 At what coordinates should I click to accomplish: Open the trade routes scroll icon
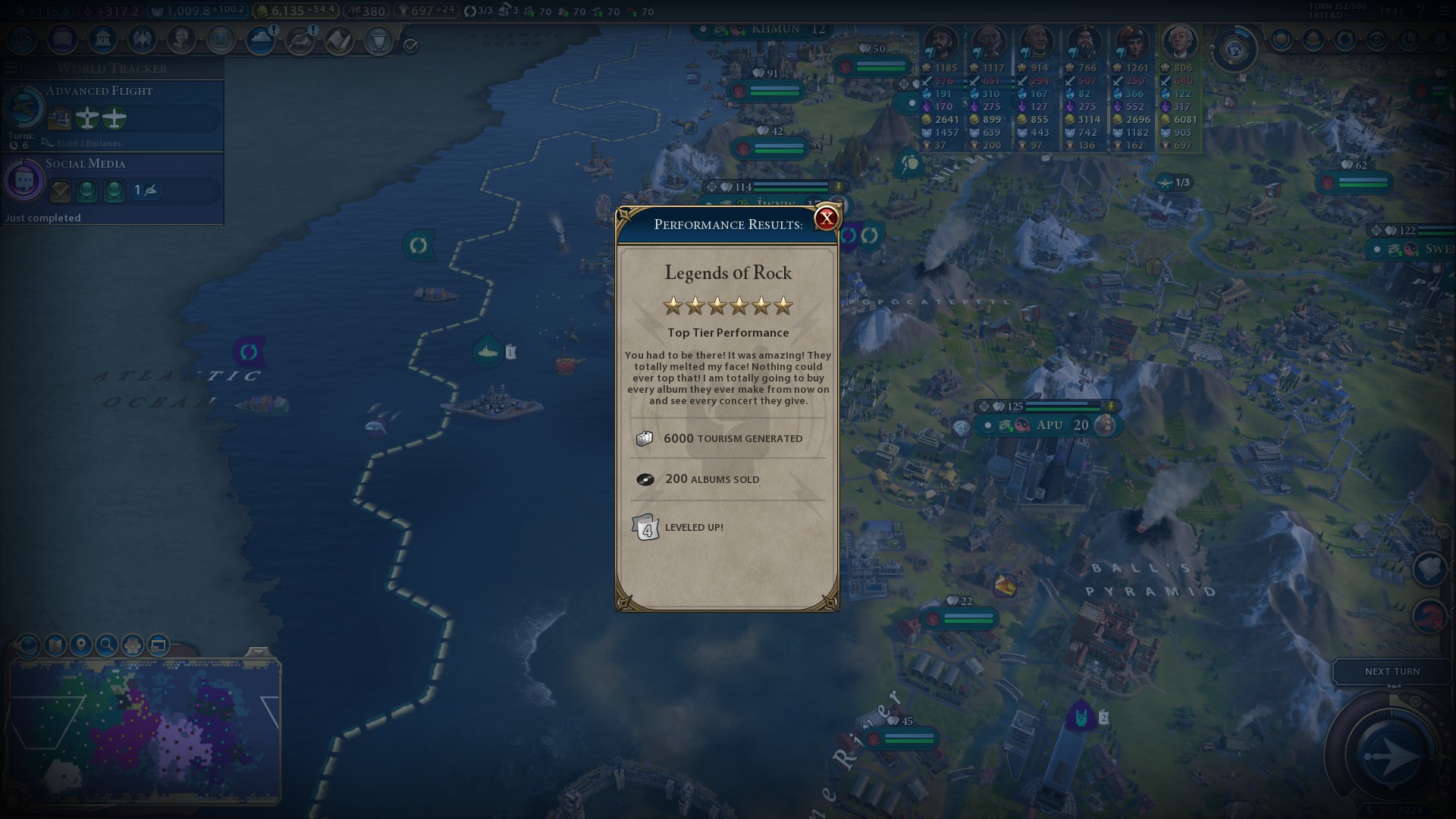point(339,39)
